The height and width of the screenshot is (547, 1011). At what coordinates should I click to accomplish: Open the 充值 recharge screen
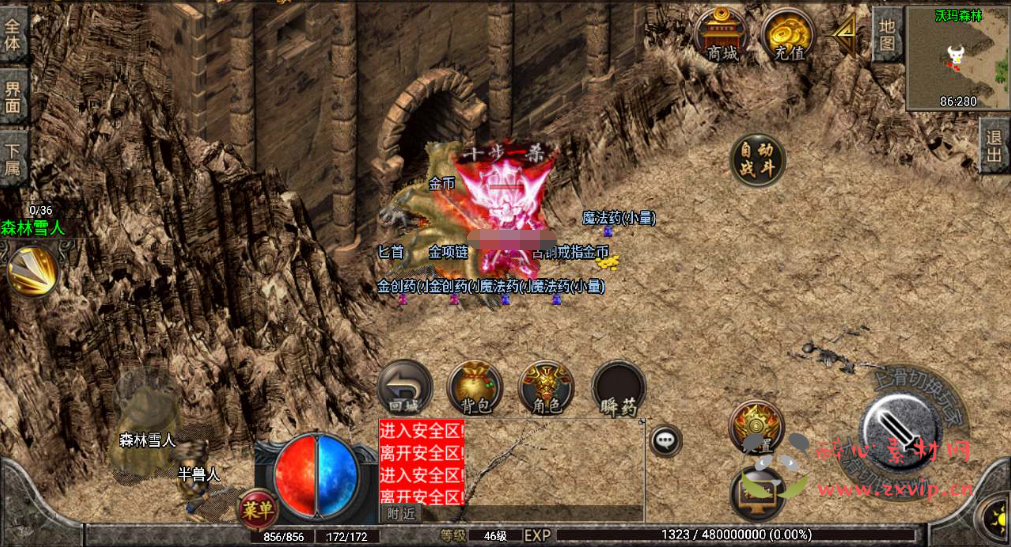[788, 36]
